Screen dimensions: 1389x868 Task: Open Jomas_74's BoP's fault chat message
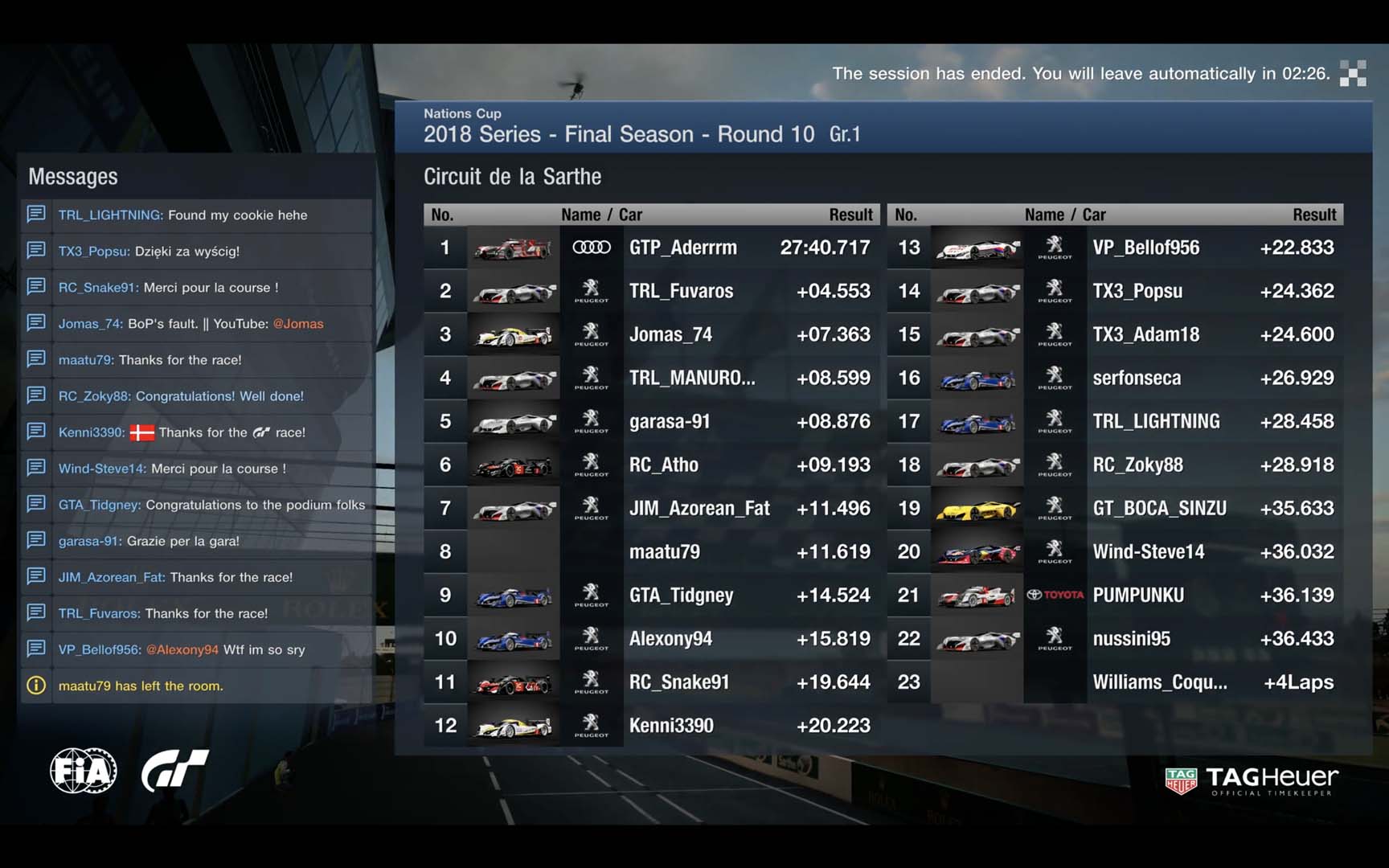[x=197, y=324]
